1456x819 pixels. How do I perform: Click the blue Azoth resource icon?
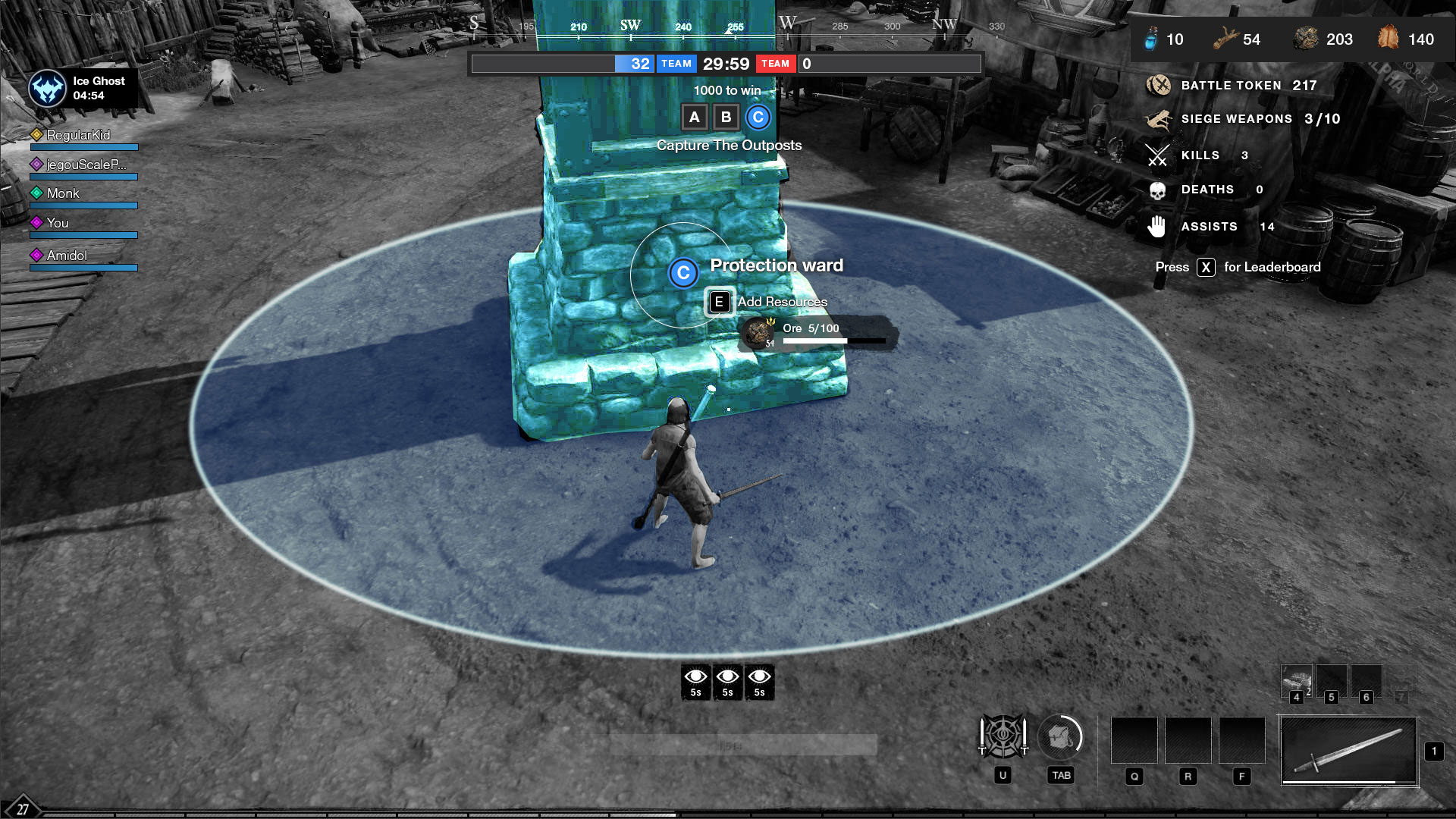(1151, 39)
